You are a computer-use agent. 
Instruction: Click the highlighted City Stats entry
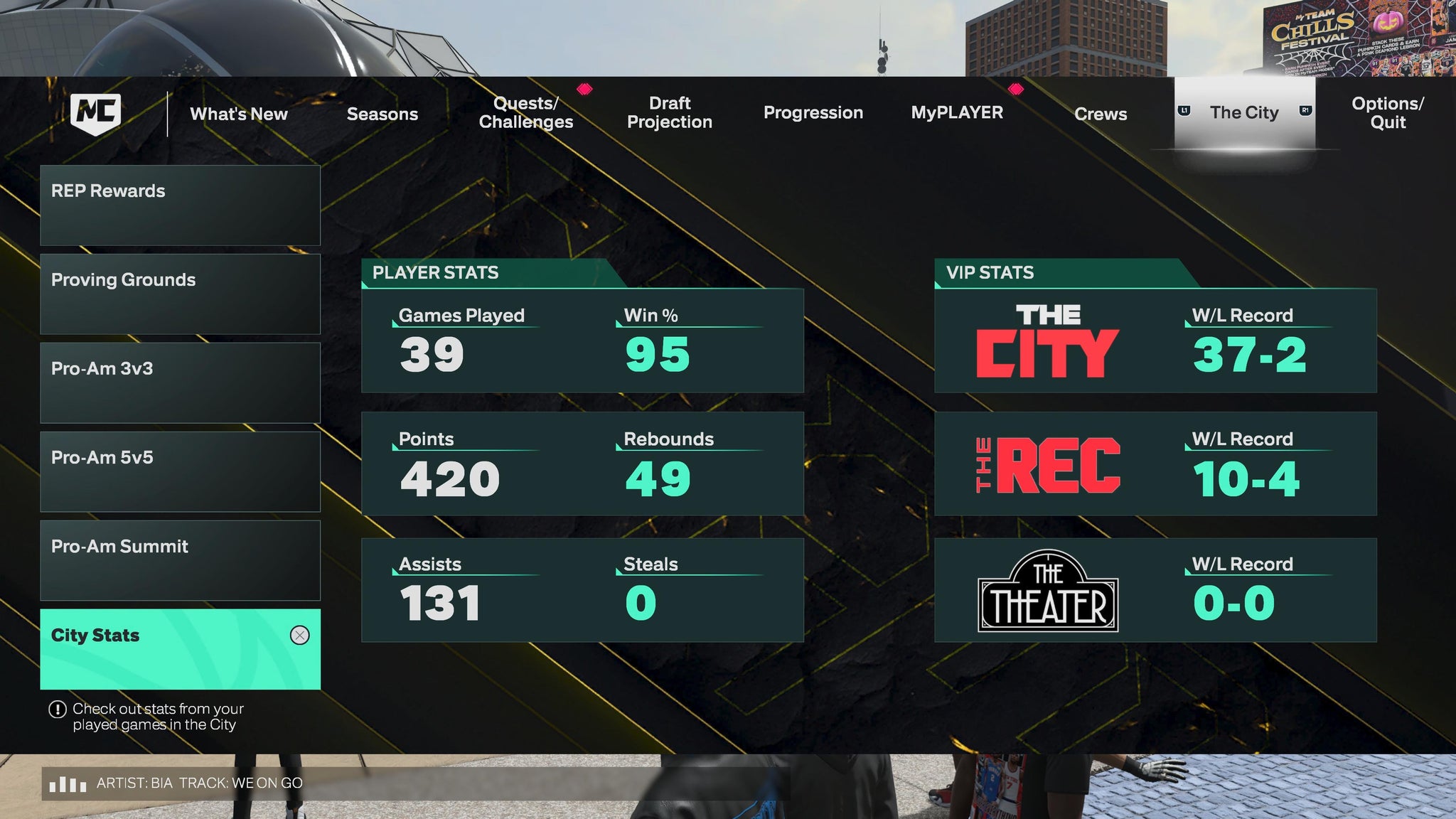click(x=180, y=649)
